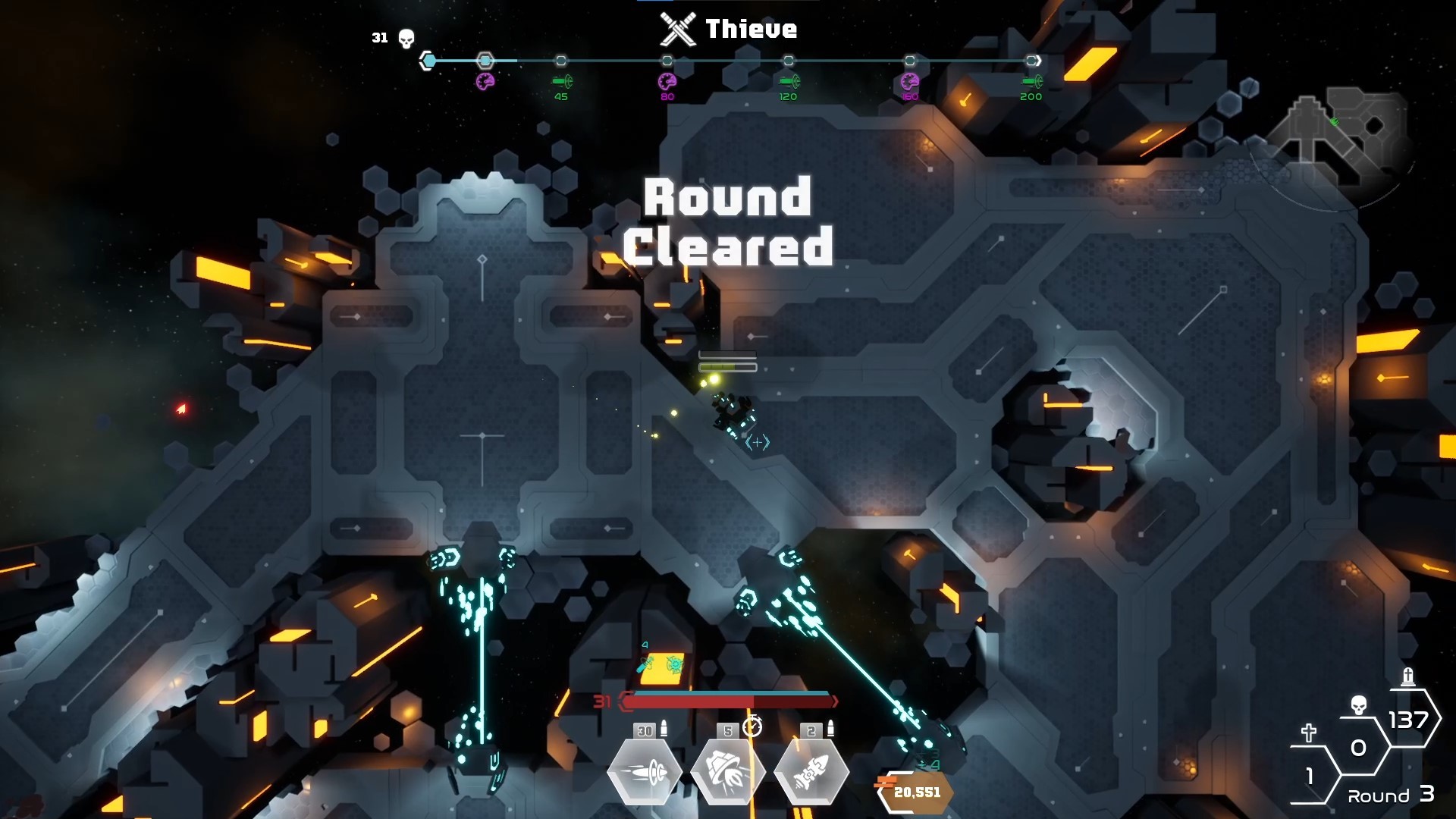
Task: Select the filled progress node at the track start
Action: [x=428, y=59]
